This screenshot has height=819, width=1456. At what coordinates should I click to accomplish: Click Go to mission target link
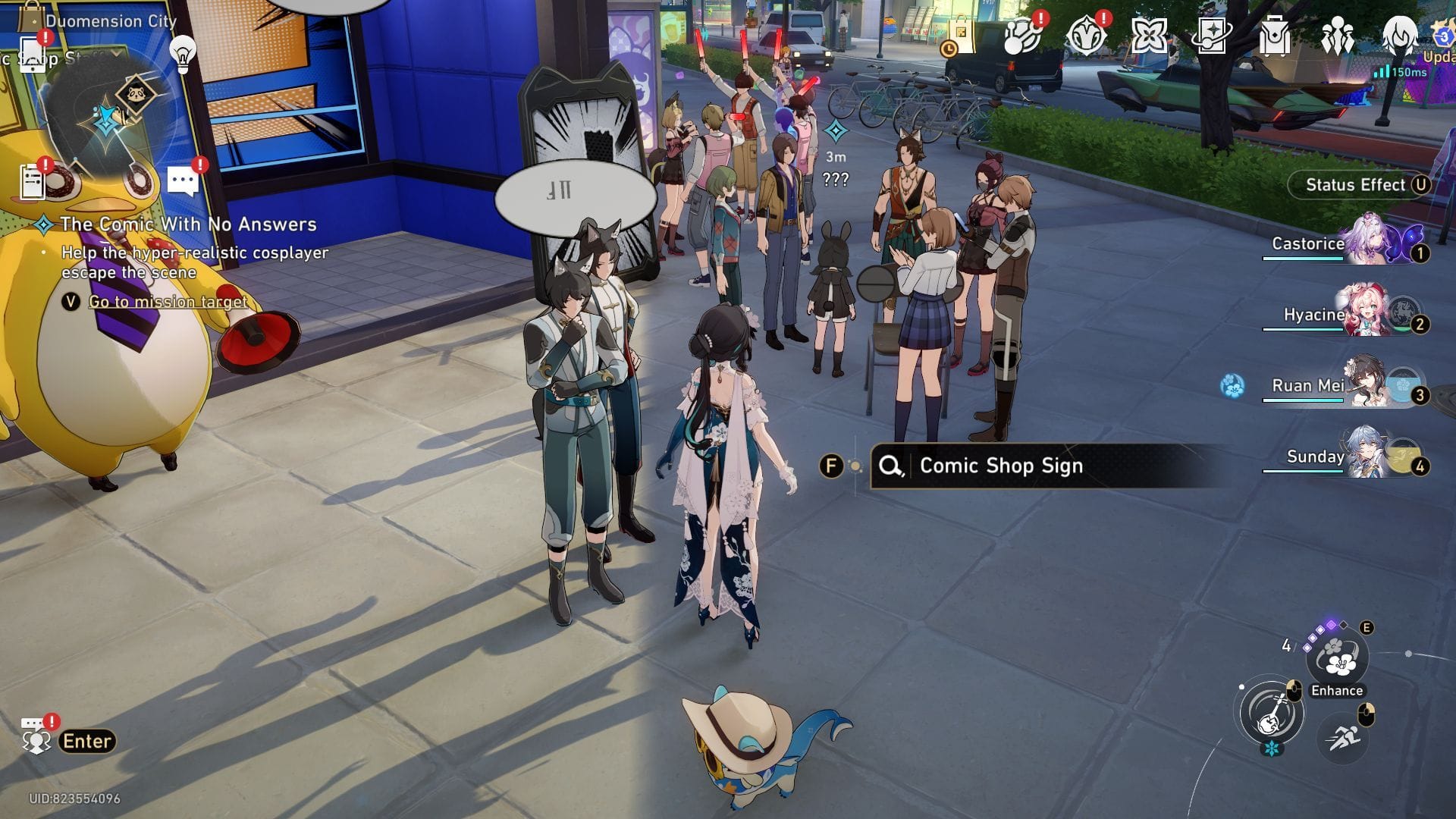pyautogui.click(x=168, y=302)
